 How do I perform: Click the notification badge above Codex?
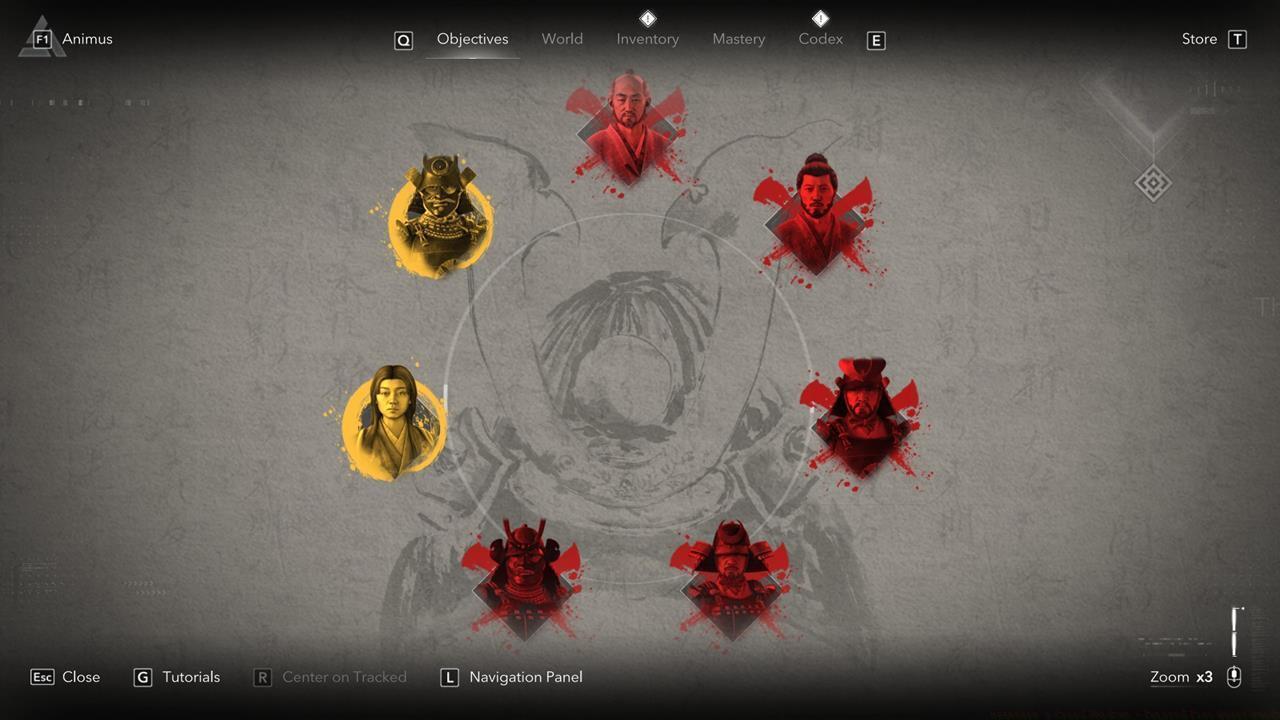(x=820, y=18)
